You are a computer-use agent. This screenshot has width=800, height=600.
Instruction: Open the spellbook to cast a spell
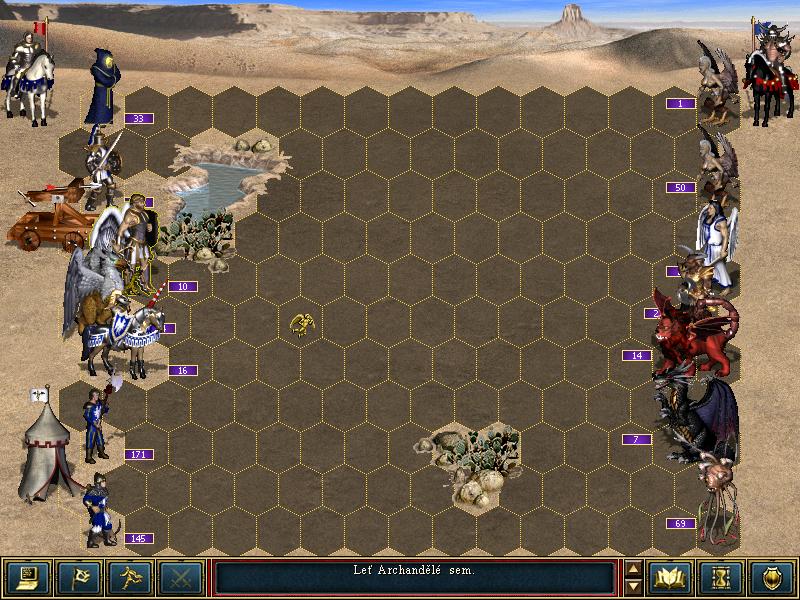point(671,577)
